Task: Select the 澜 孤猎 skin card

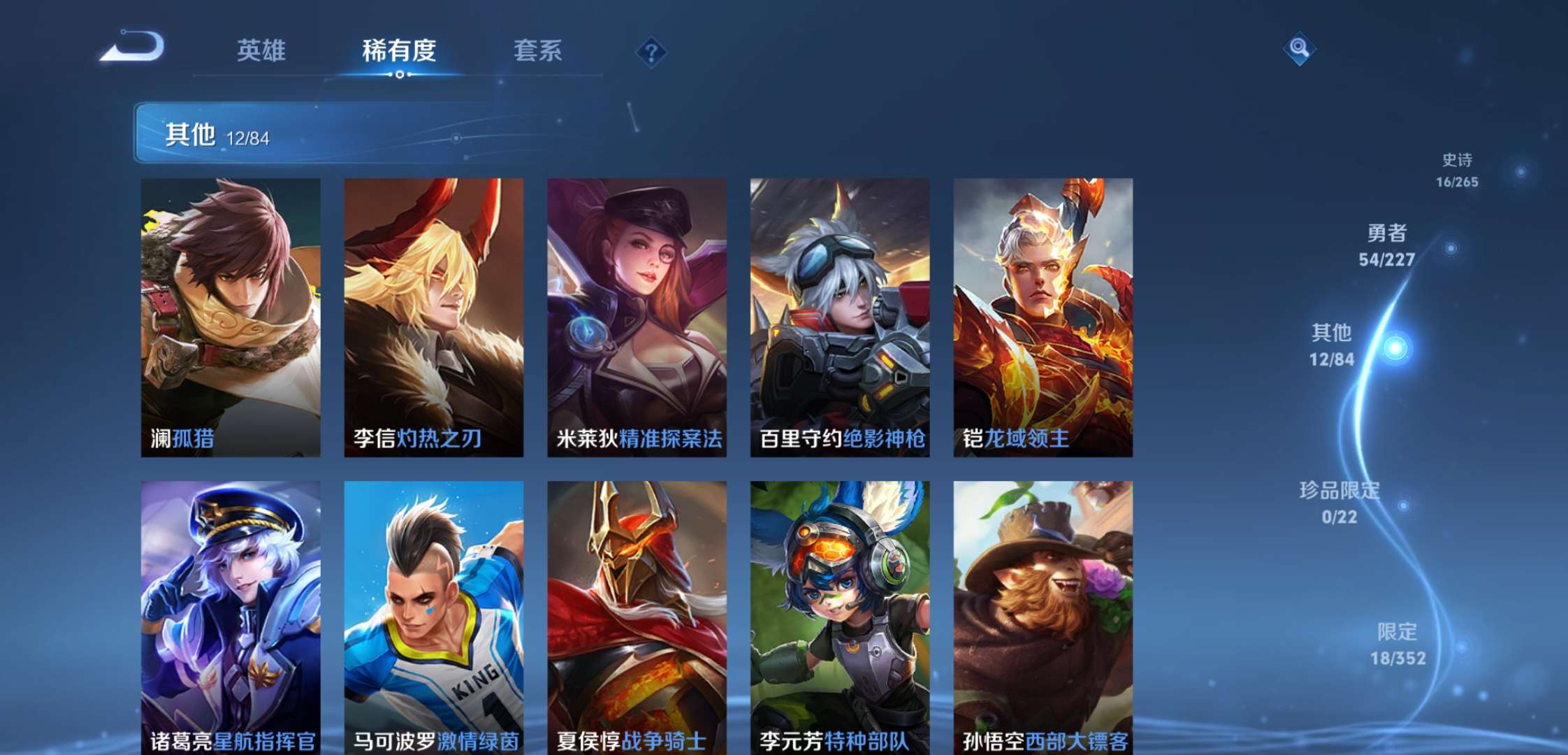Action: tap(231, 317)
